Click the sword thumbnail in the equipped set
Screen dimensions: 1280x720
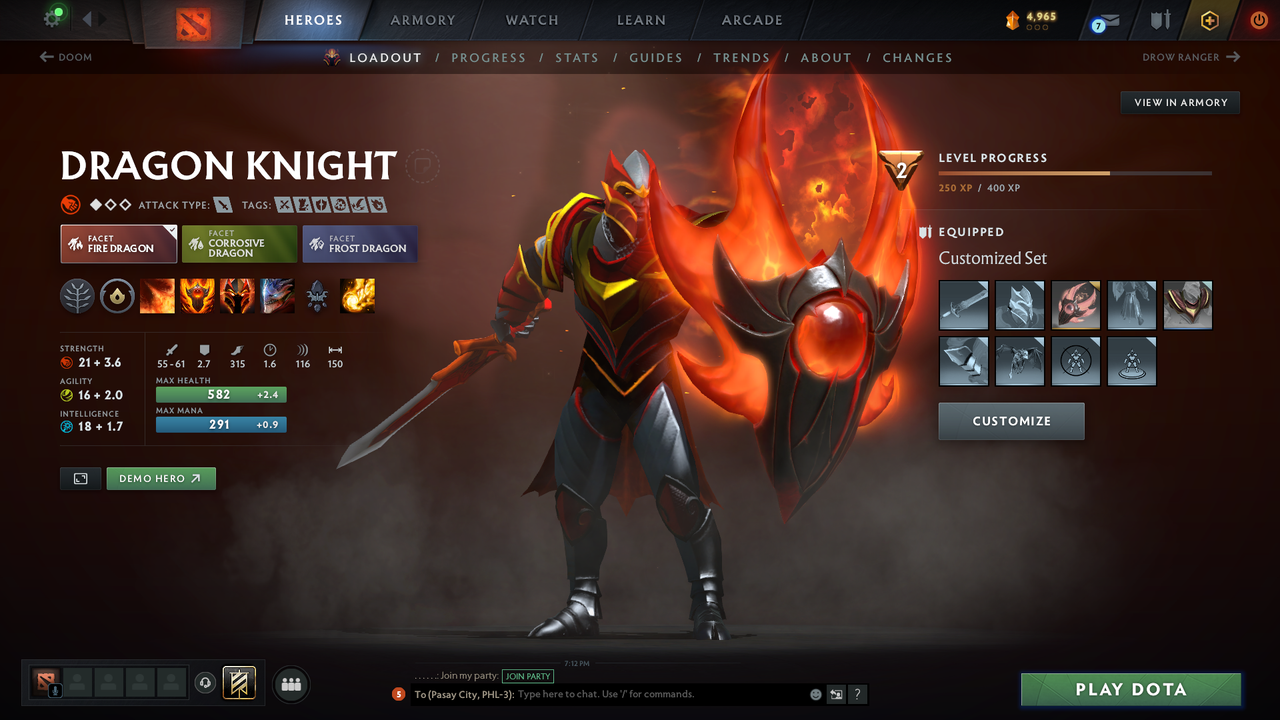point(963,305)
